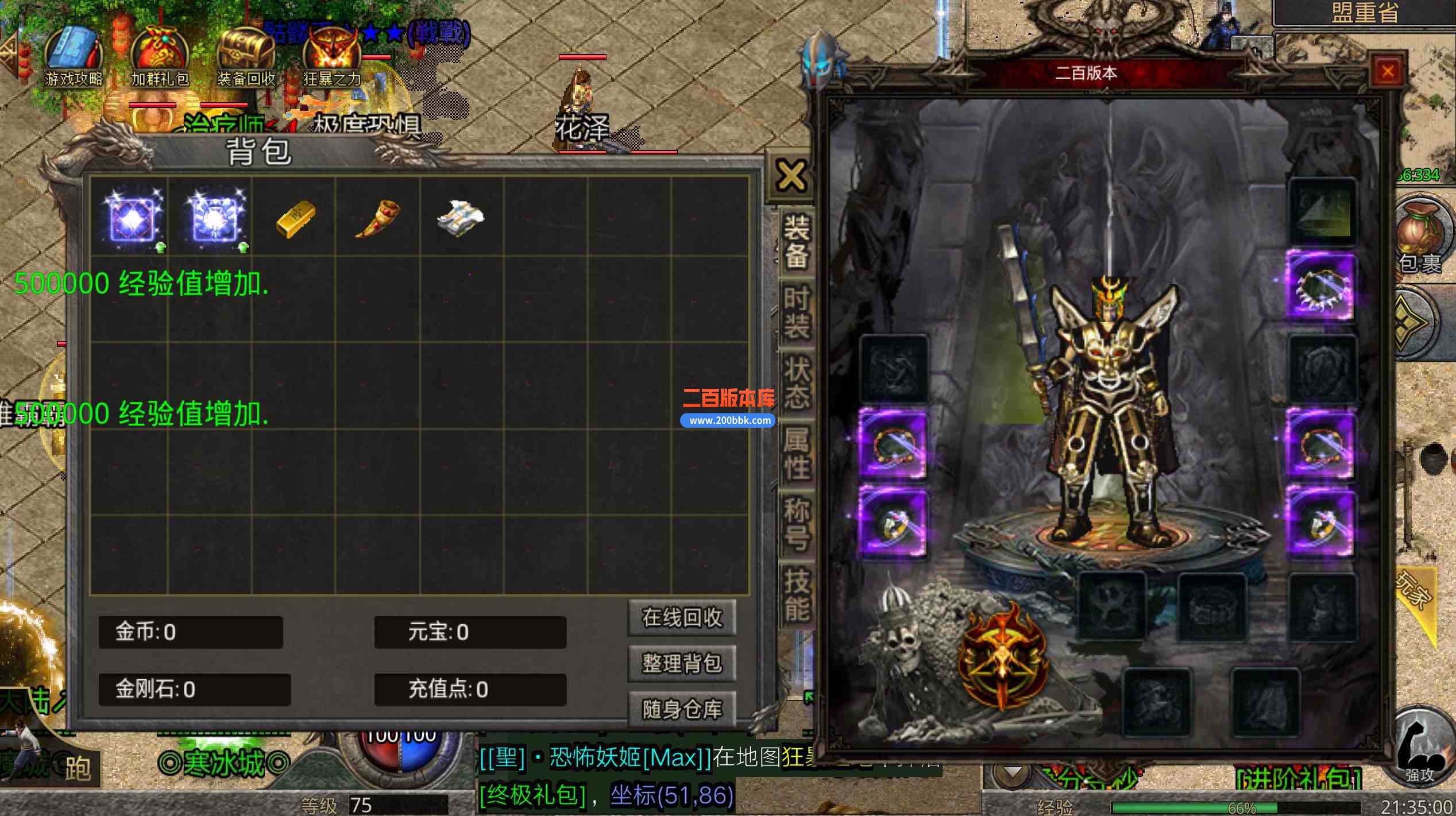Select the 称号 titles tab

point(797,524)
